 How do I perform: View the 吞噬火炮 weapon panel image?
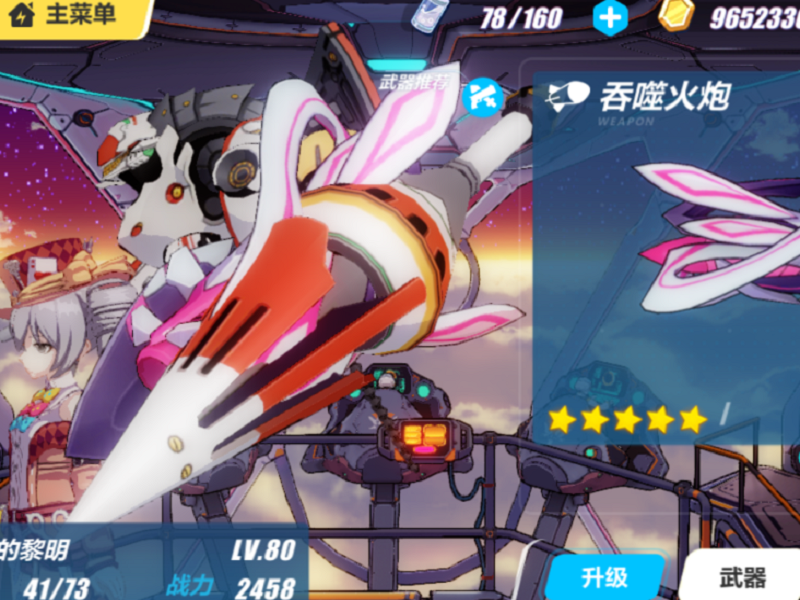click(x=715, y=240)
